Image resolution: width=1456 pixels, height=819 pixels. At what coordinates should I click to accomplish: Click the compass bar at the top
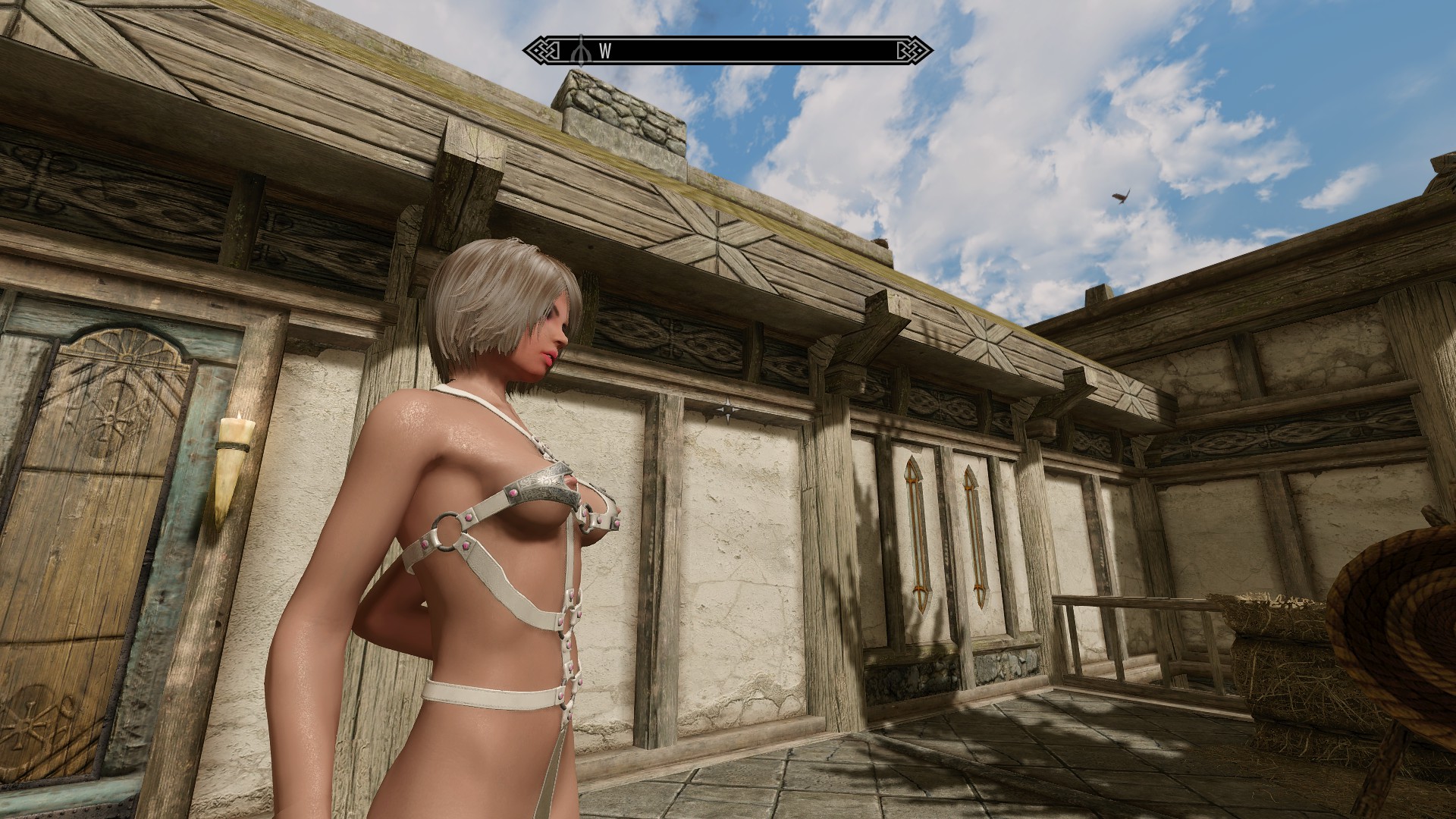pyautogui.click(x=728, y=51)
